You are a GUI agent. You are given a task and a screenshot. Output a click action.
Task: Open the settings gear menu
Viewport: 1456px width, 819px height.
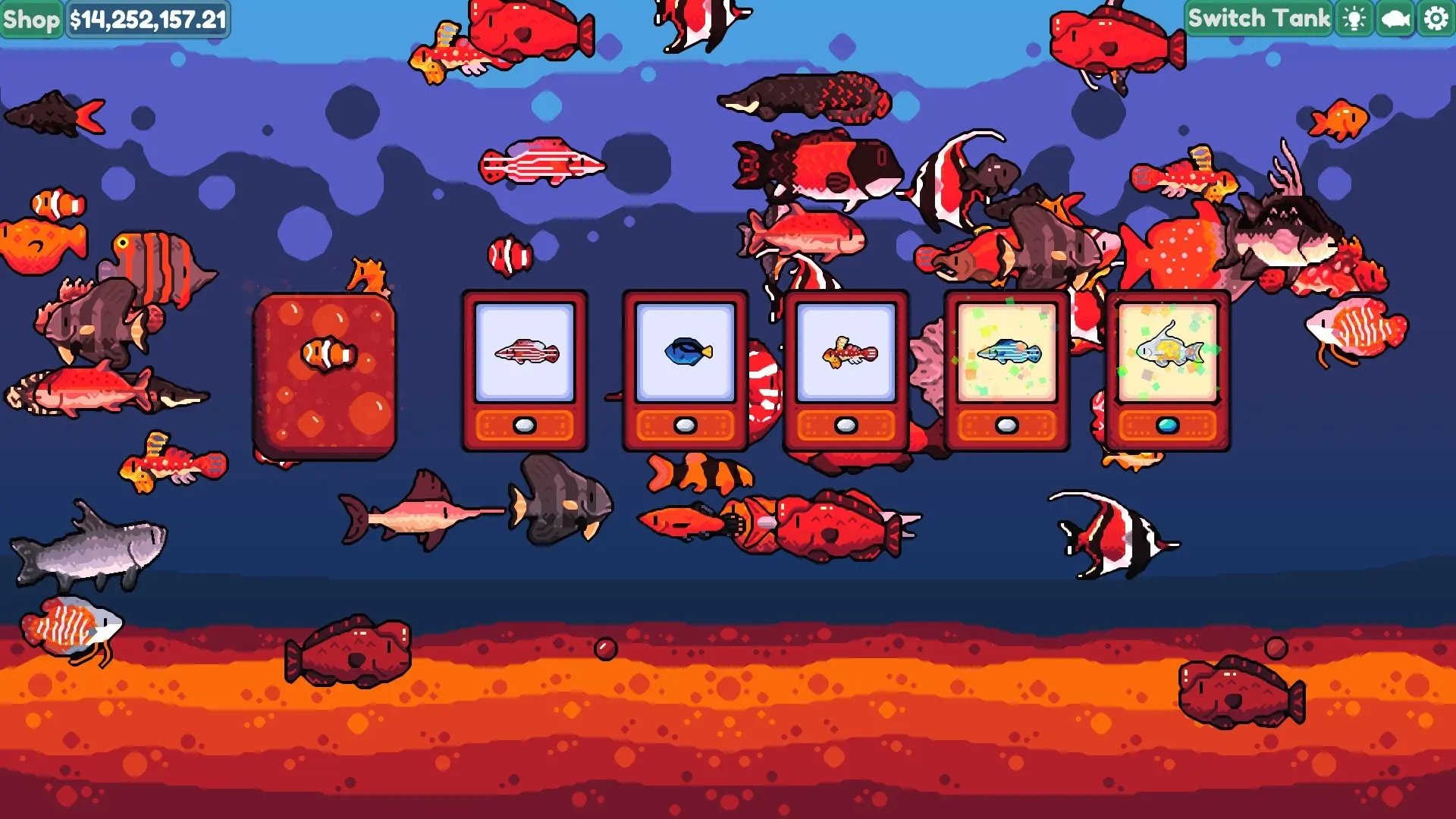click(x=1435, y=19)
